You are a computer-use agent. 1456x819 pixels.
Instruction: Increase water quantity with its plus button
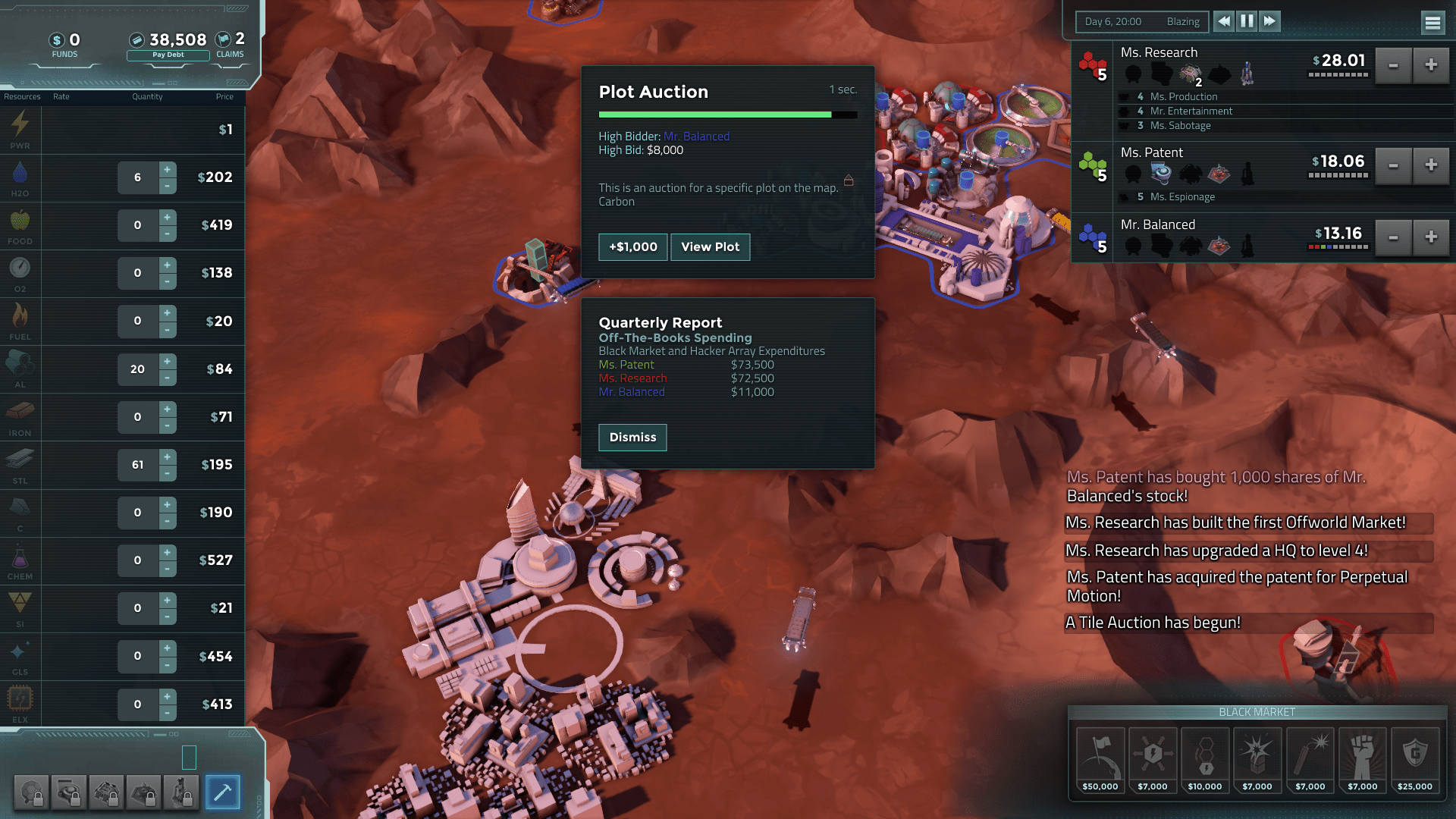168,169
